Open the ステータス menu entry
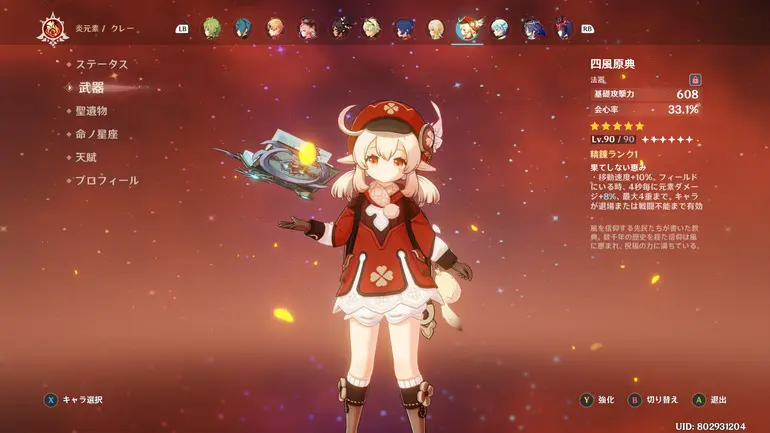 coord(102,64)
